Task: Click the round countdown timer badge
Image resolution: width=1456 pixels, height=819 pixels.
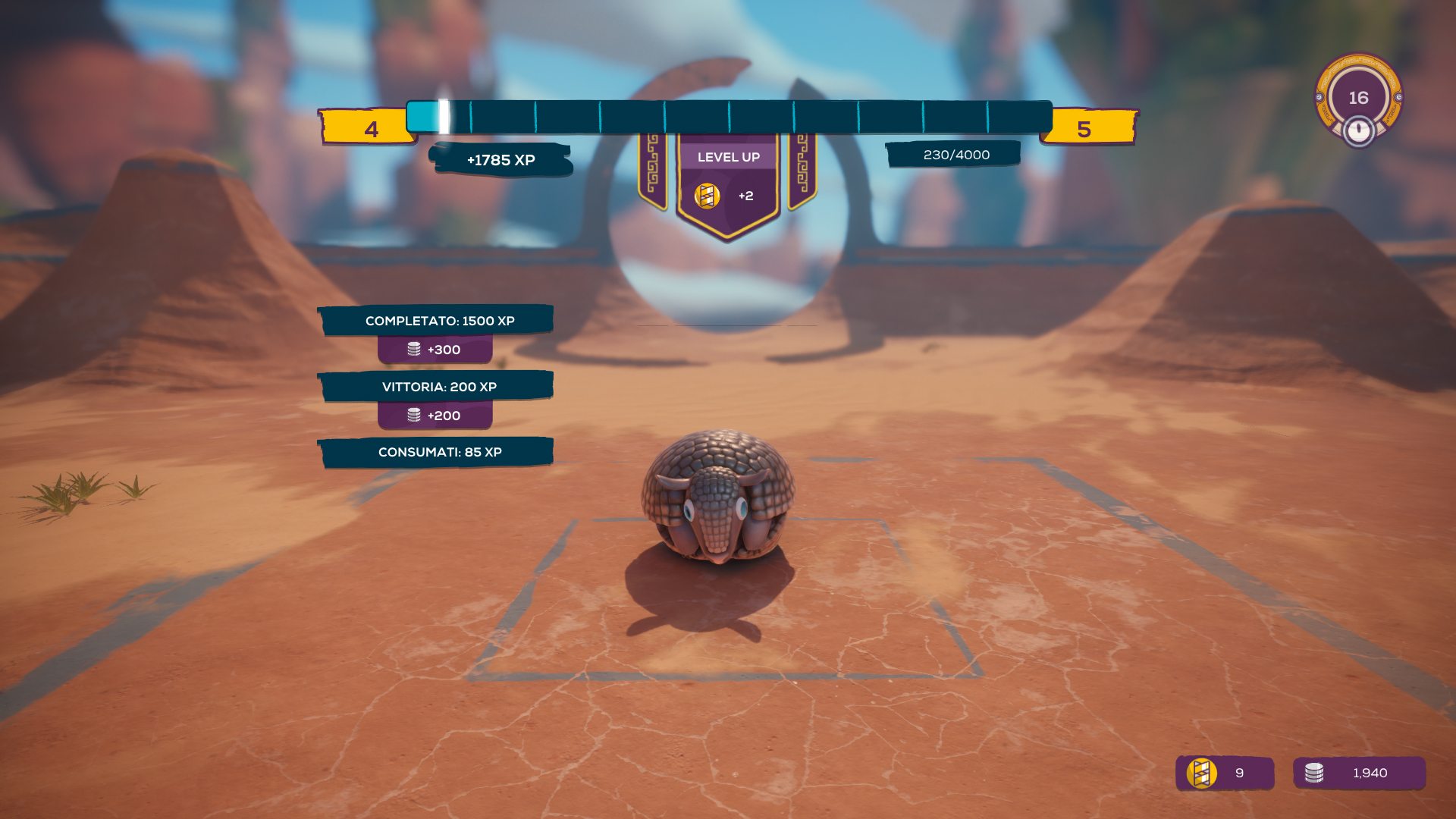Action: (1358, 99)
